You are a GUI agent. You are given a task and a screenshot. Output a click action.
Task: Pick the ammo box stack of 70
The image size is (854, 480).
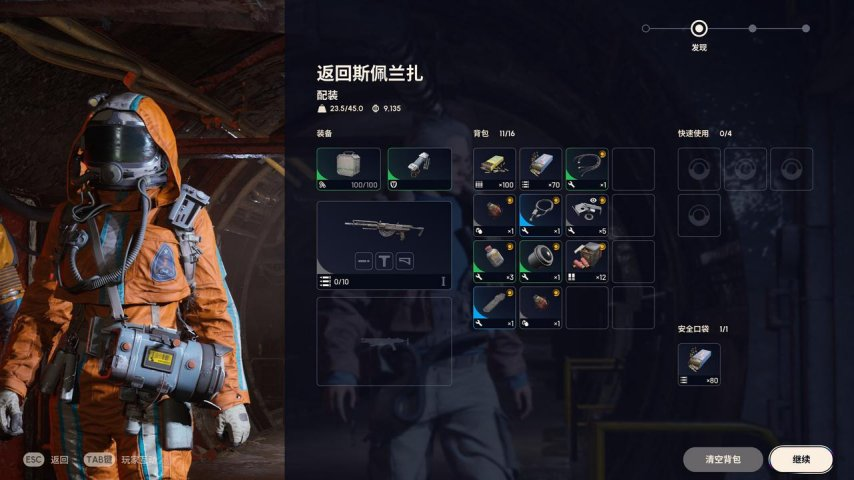click(x=540, y=169)
